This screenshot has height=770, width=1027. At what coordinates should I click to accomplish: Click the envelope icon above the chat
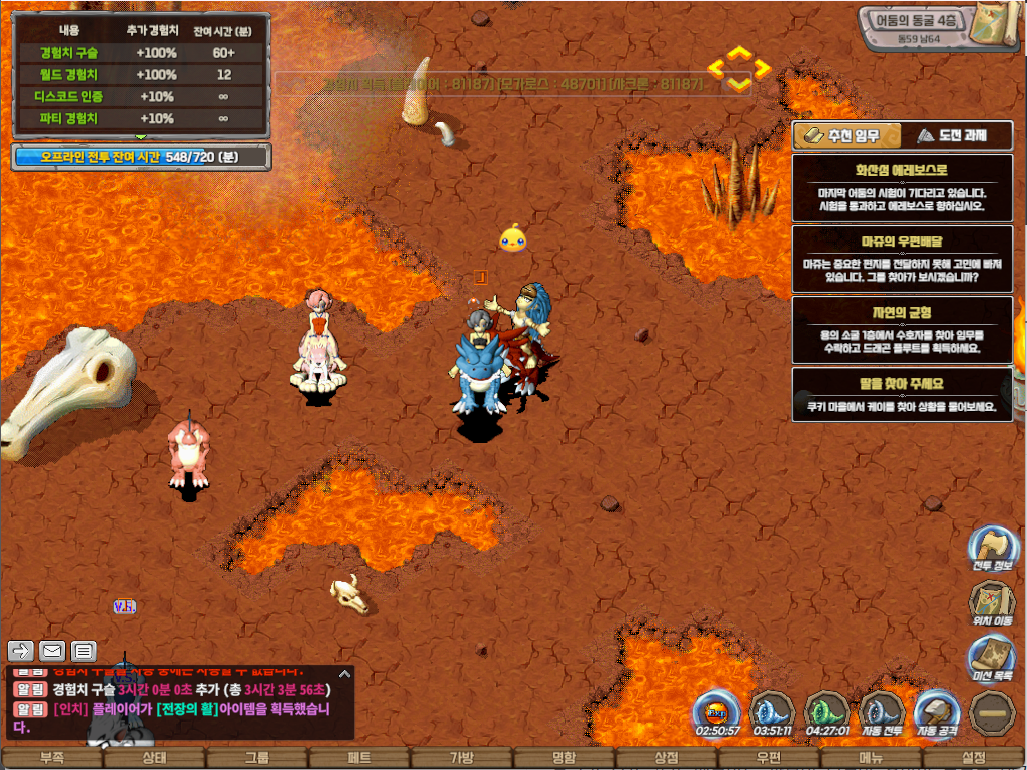coord(52,651)
